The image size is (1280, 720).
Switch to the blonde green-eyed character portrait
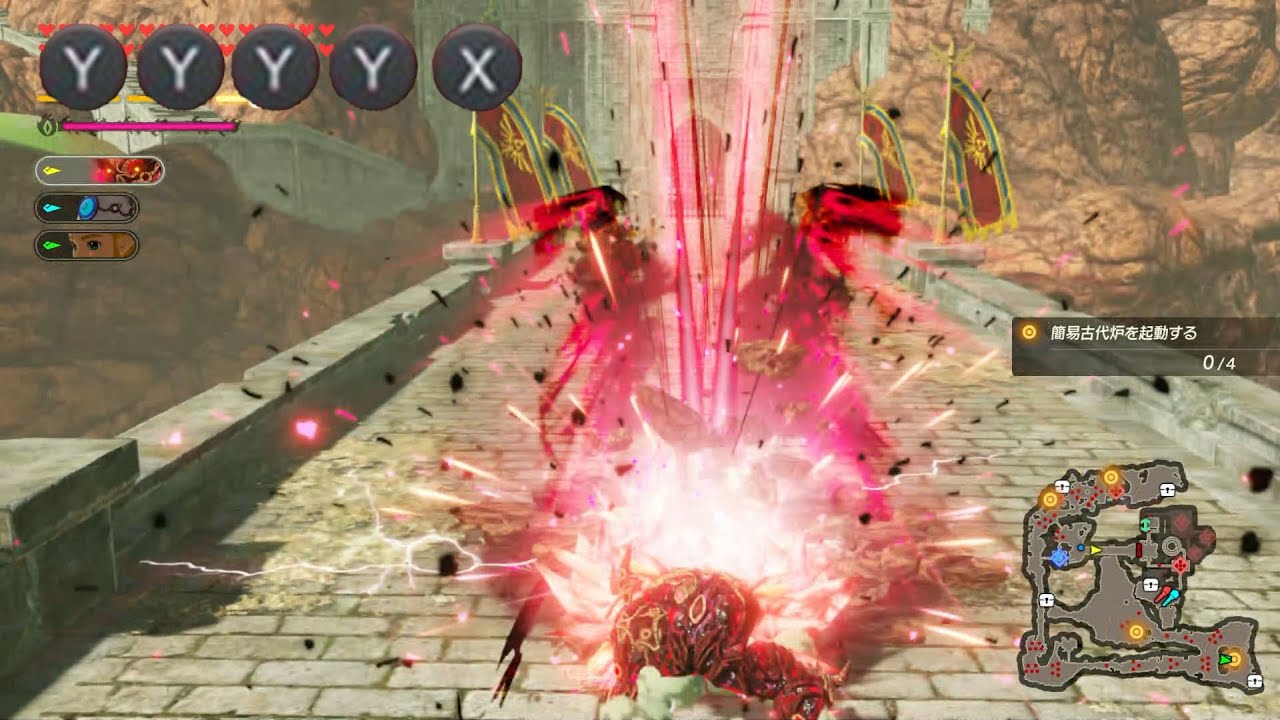(x=87, y=245)
